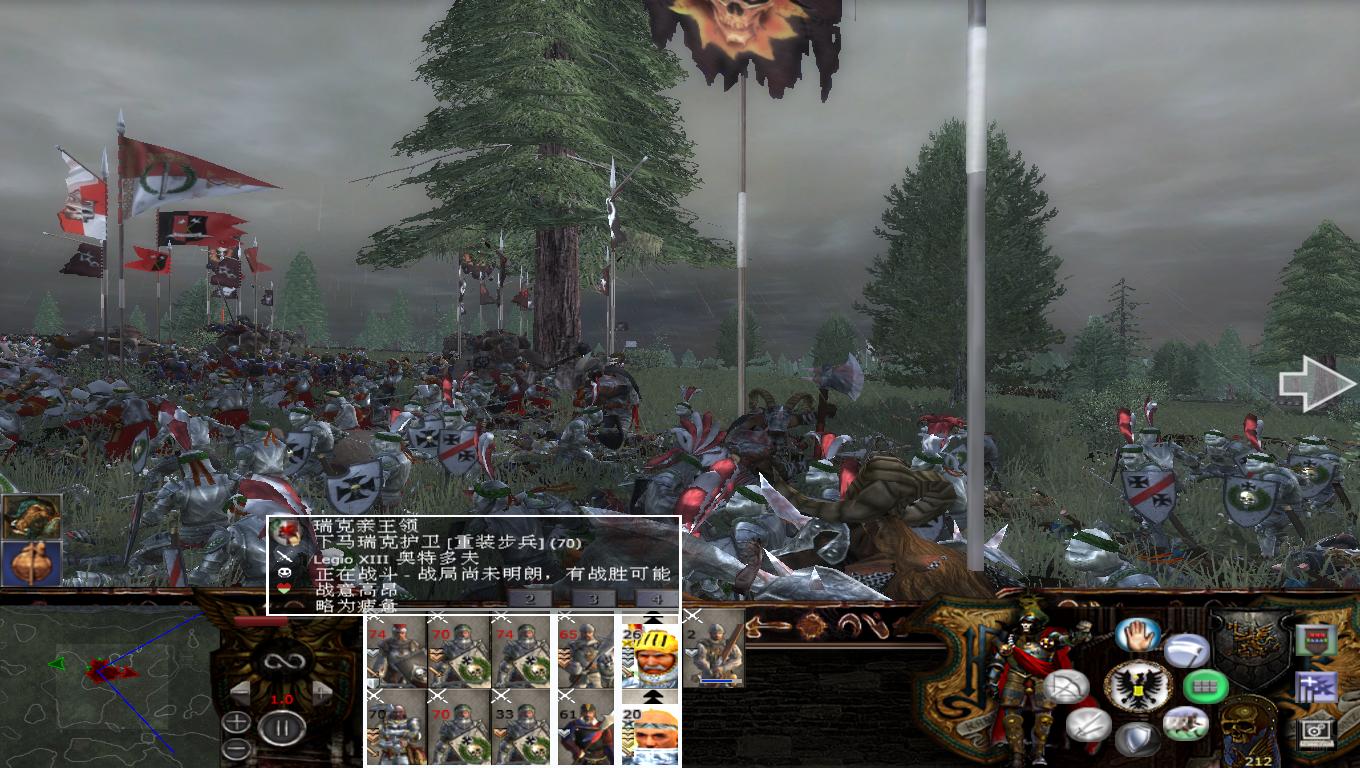The image size is (1360, 768).
Task: Click the skull shield showing 212 kills
Action: tap(1247, 730)
